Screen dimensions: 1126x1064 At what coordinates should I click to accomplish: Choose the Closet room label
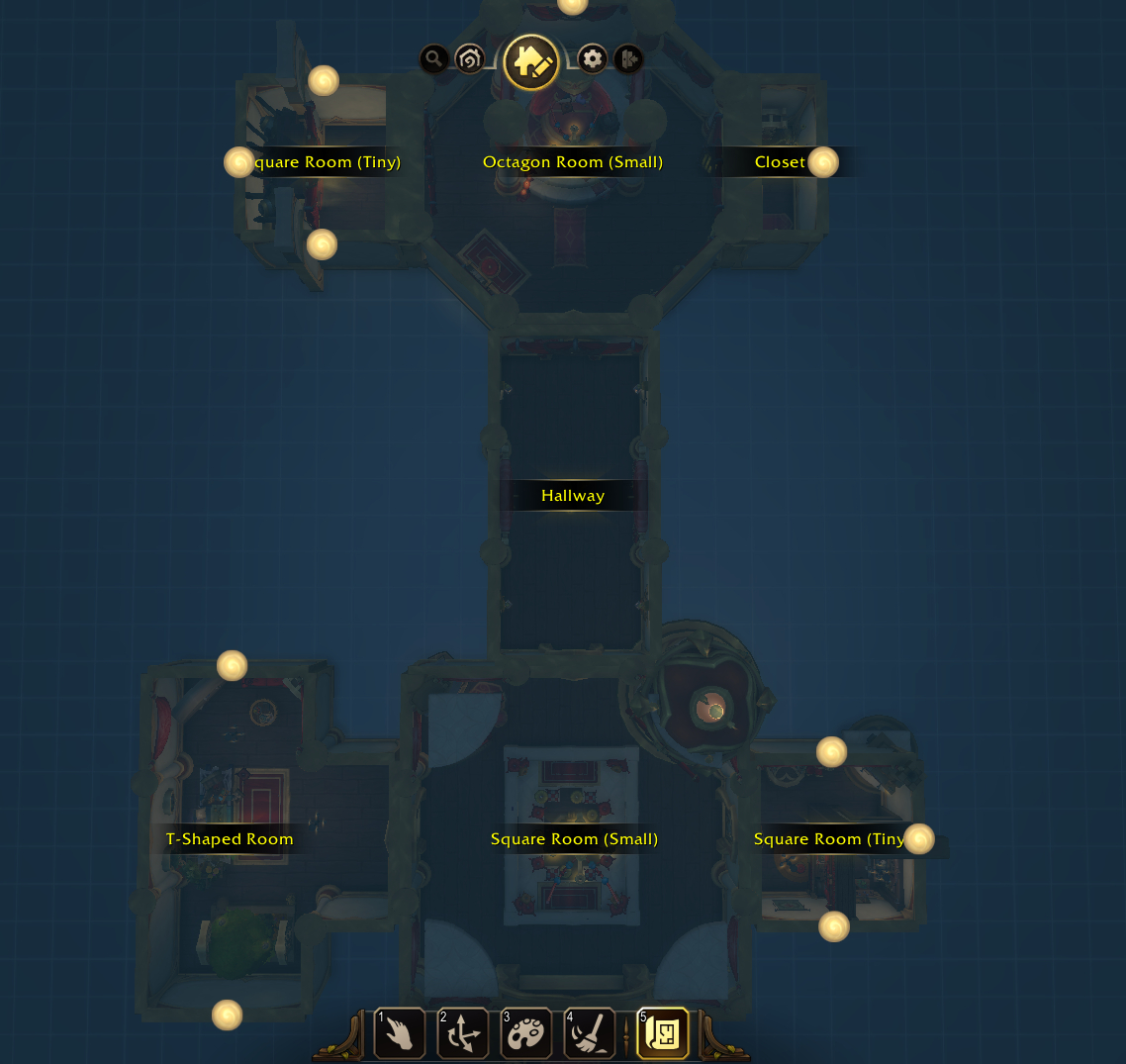point(780,162)
